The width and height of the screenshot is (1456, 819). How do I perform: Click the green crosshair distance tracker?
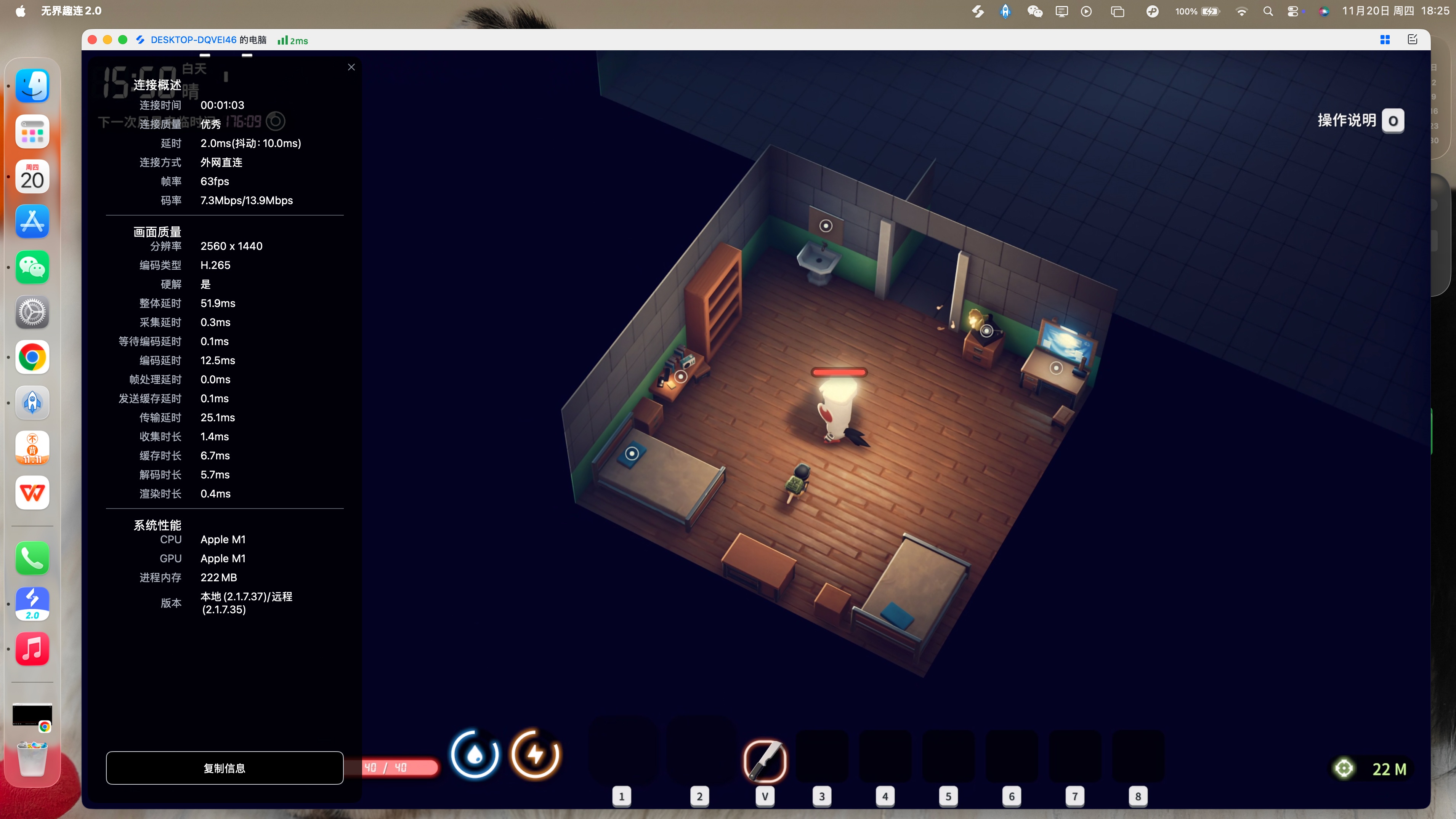[1344, 768]
